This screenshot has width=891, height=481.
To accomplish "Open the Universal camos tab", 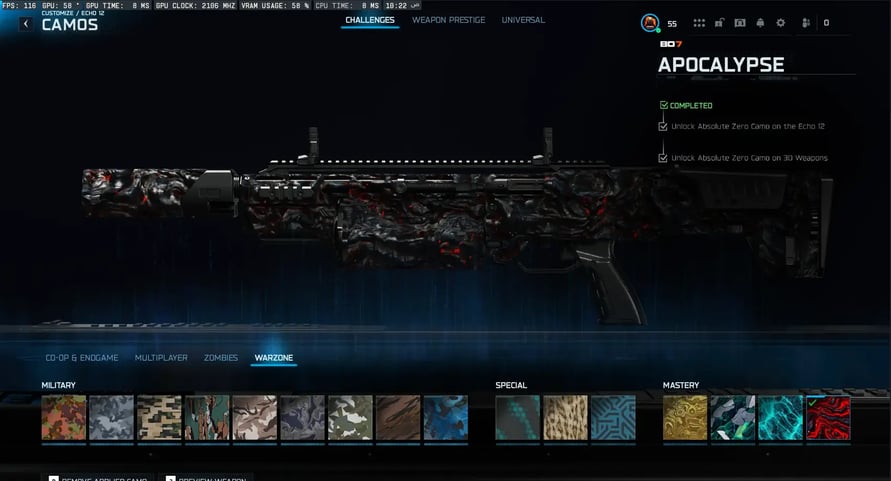I will pos(523,20).
